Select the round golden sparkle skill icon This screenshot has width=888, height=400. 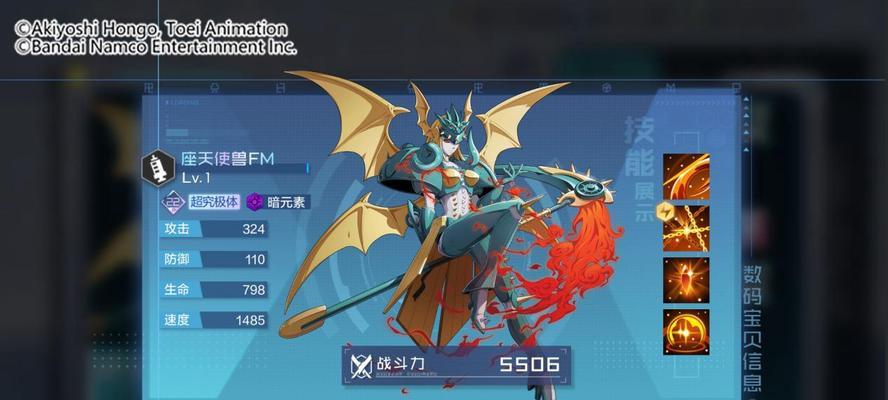tap(686, 331)
